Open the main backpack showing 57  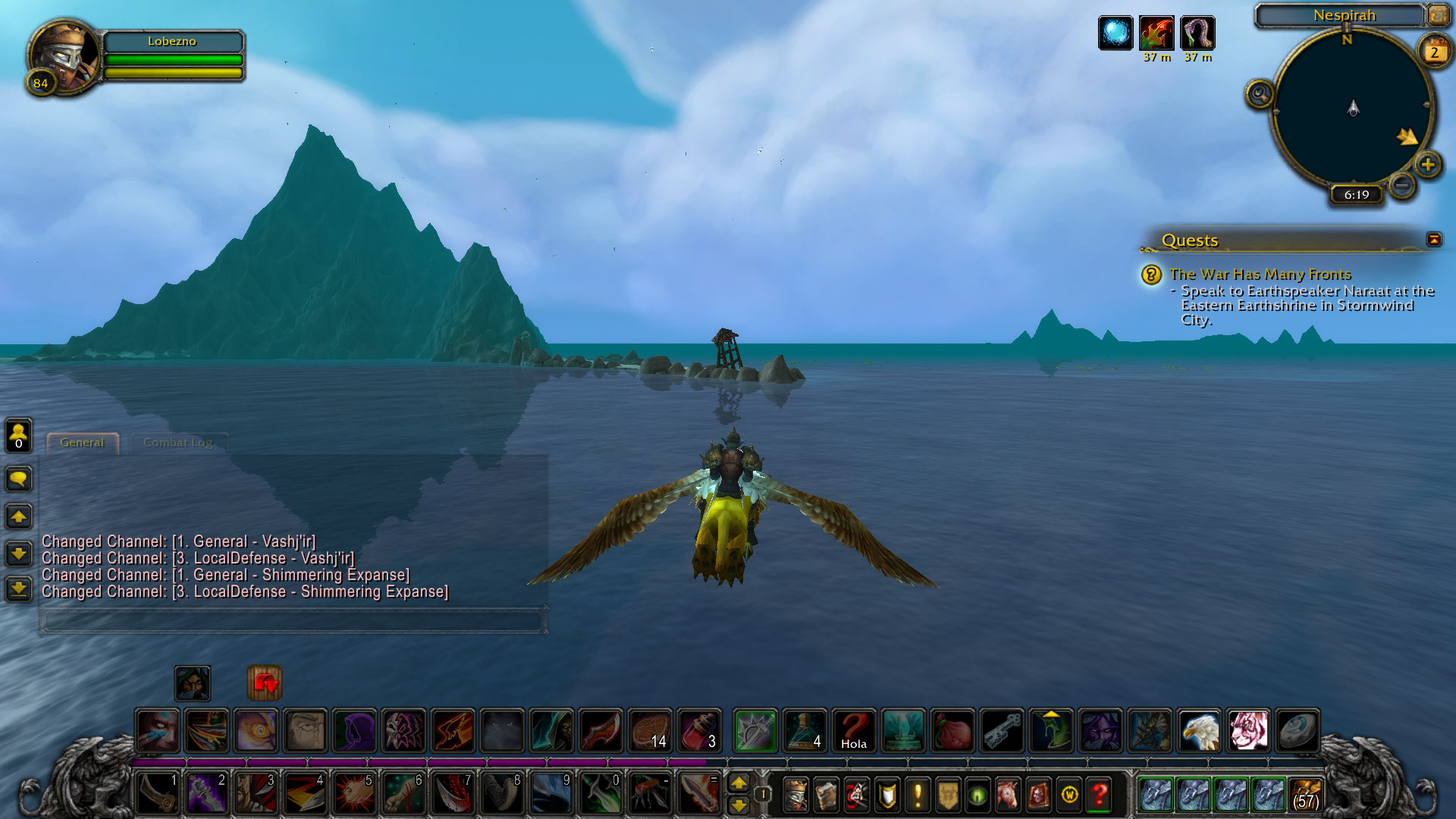(x=1305, y=795)
